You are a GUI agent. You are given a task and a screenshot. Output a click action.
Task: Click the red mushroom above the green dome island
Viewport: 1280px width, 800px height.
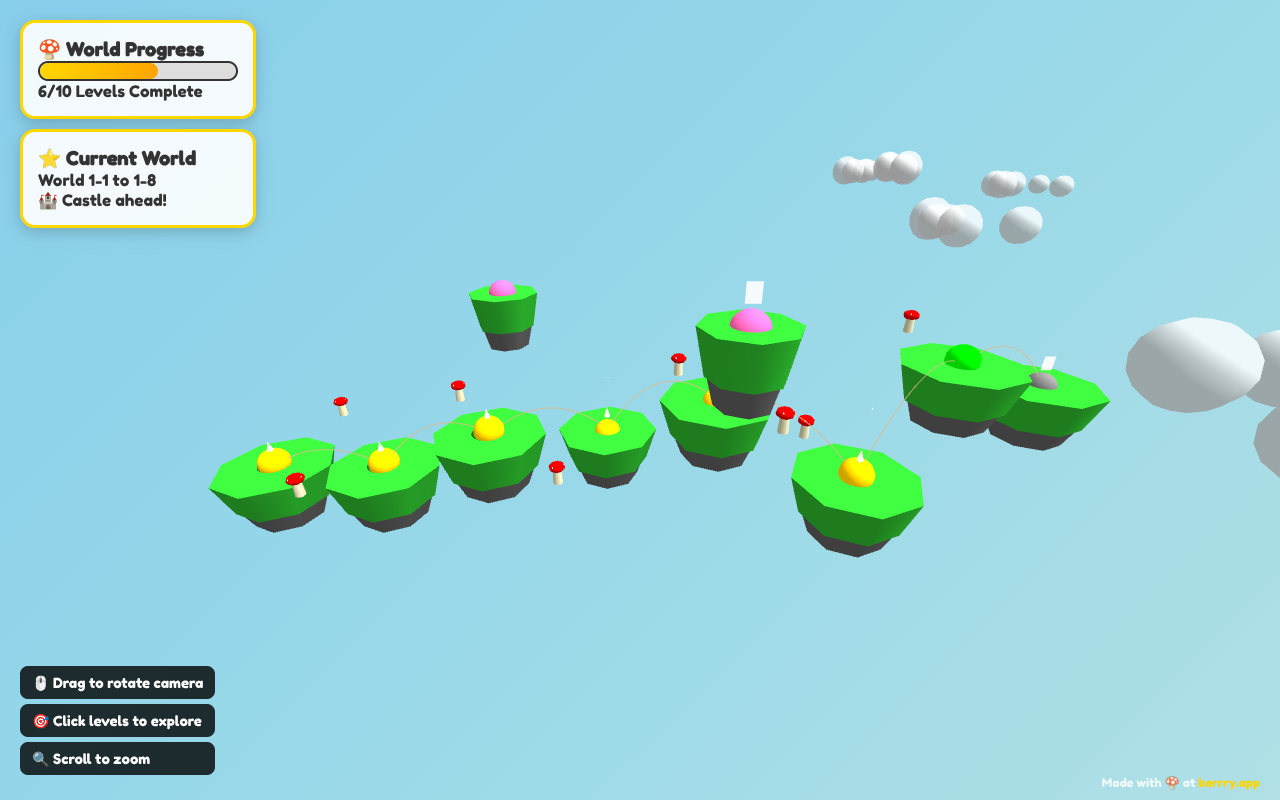[909, 319]
